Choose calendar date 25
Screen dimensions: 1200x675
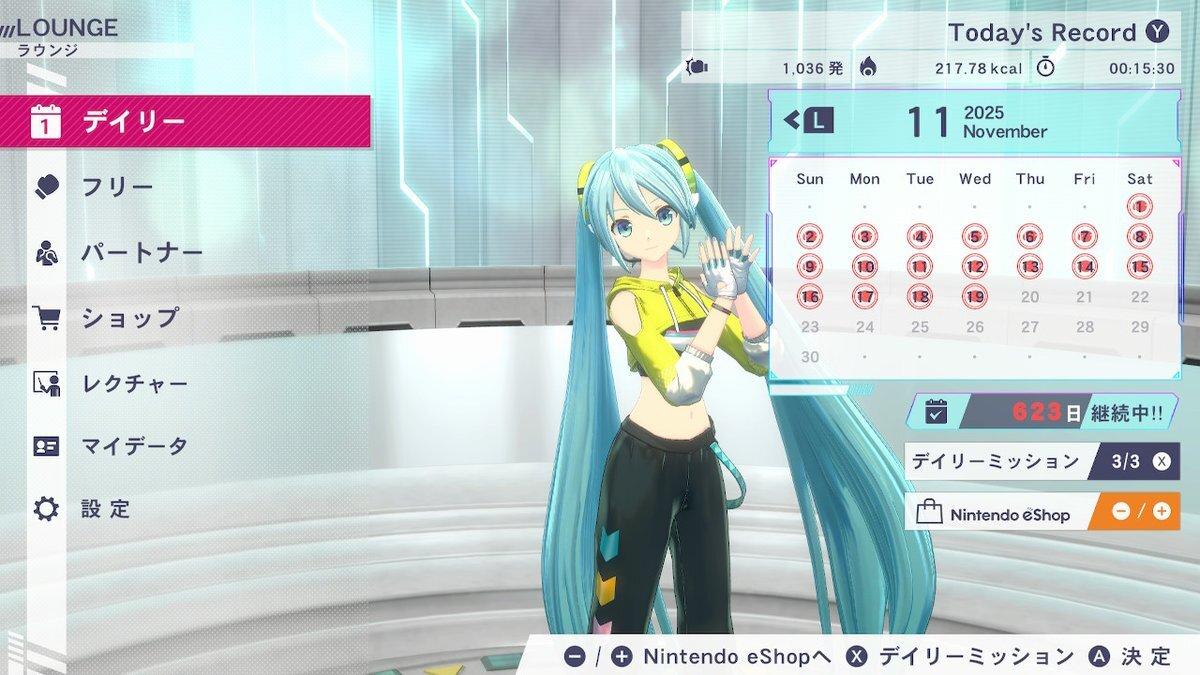pos(920,327)
